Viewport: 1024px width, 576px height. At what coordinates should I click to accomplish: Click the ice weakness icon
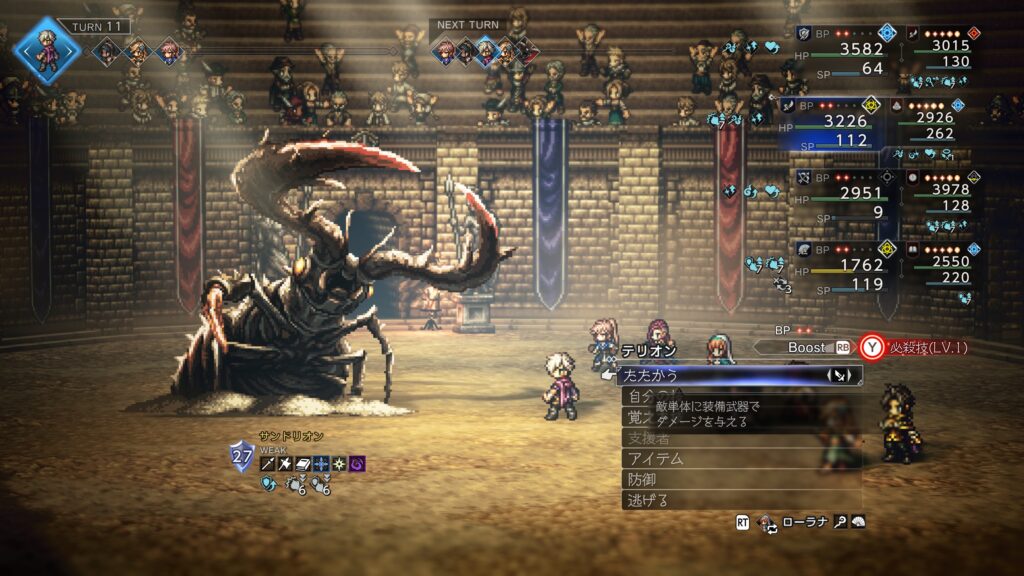click(321, 464)
